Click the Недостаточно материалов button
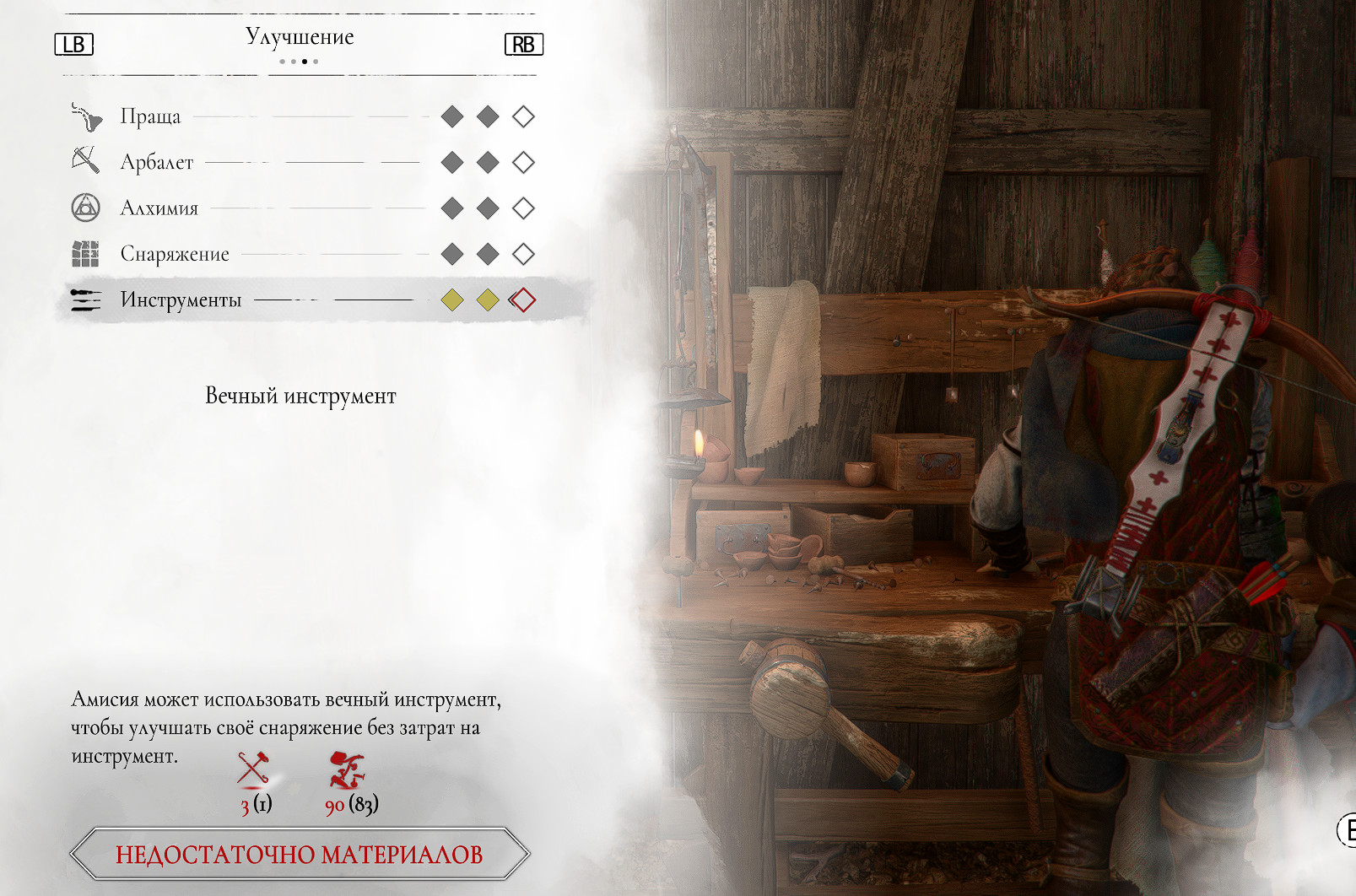Screen dimensions: 1356x896 [300, 854]
